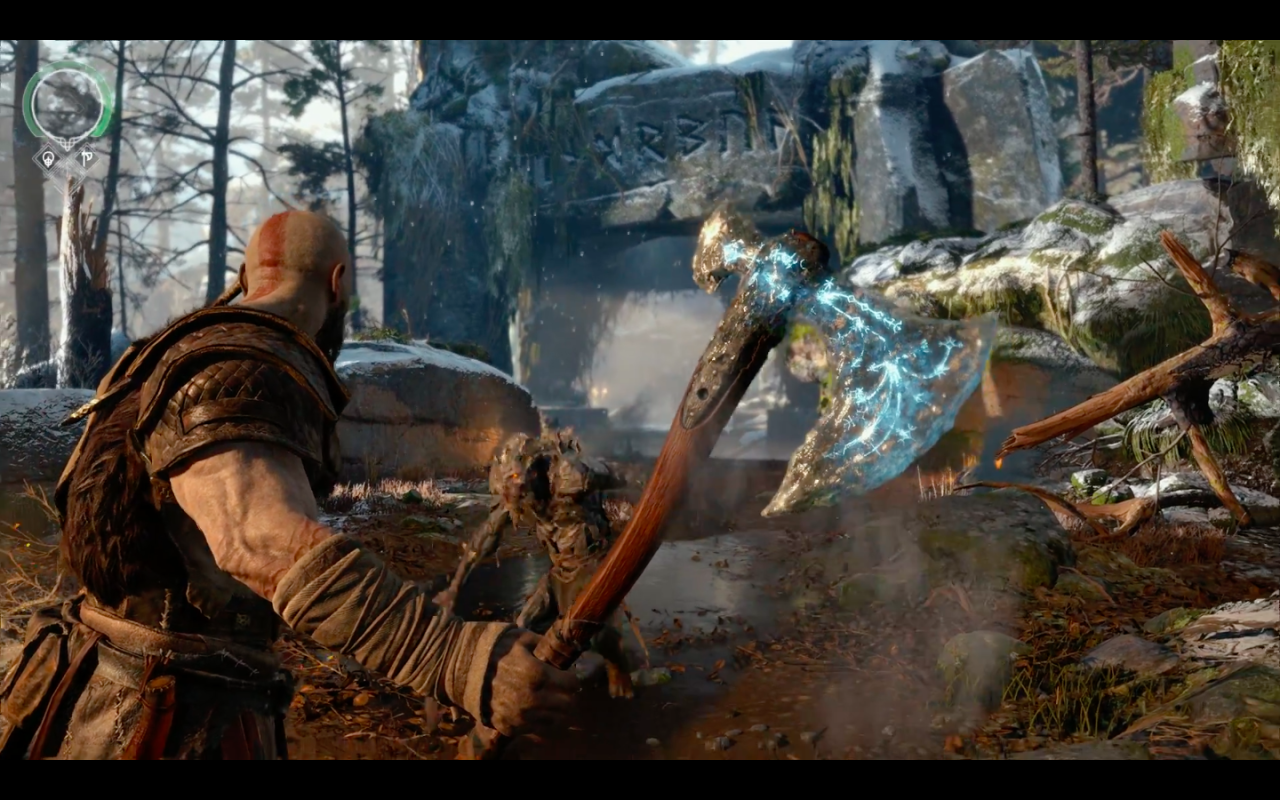Click the circular emblem ringed in green
Image resolution: width=1280 pixels, height=800 pixels.
point(68,102)
